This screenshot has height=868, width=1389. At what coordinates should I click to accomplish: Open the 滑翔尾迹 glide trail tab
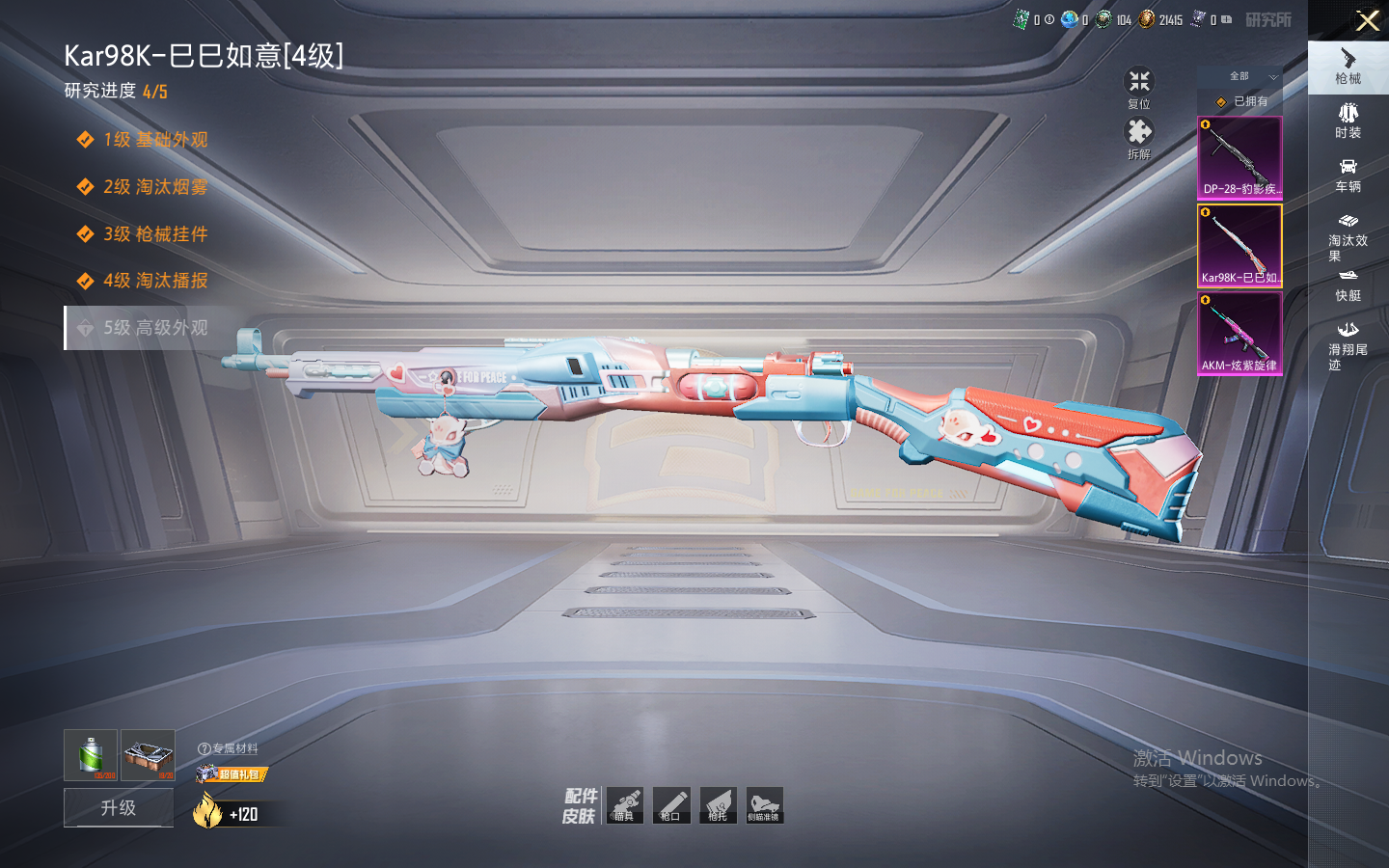(x=1348, y=344)
